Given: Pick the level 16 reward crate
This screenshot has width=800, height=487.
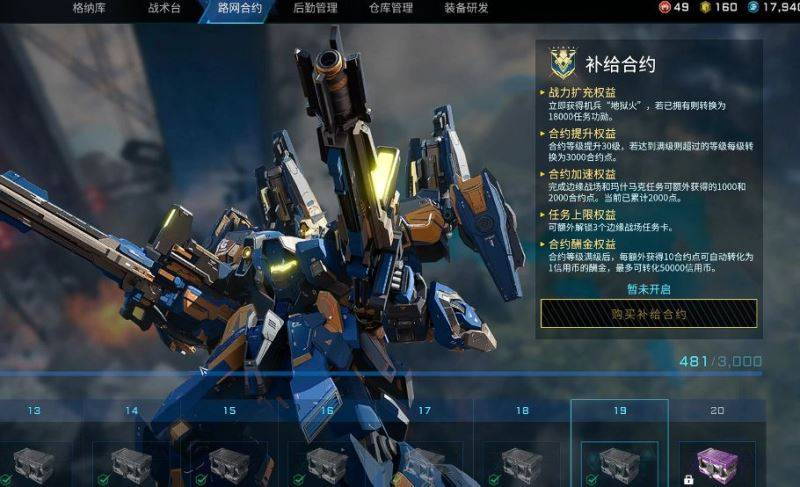Looking at the screenshot, I should 326,464.
